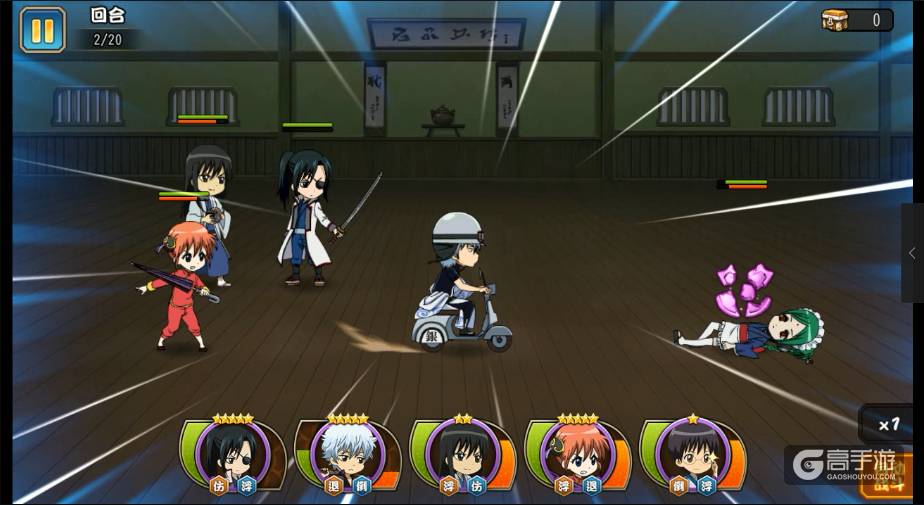Expand the side panel arrow handle
The width and height of the screenshot is (924, 505).
[x=912, y=254]
